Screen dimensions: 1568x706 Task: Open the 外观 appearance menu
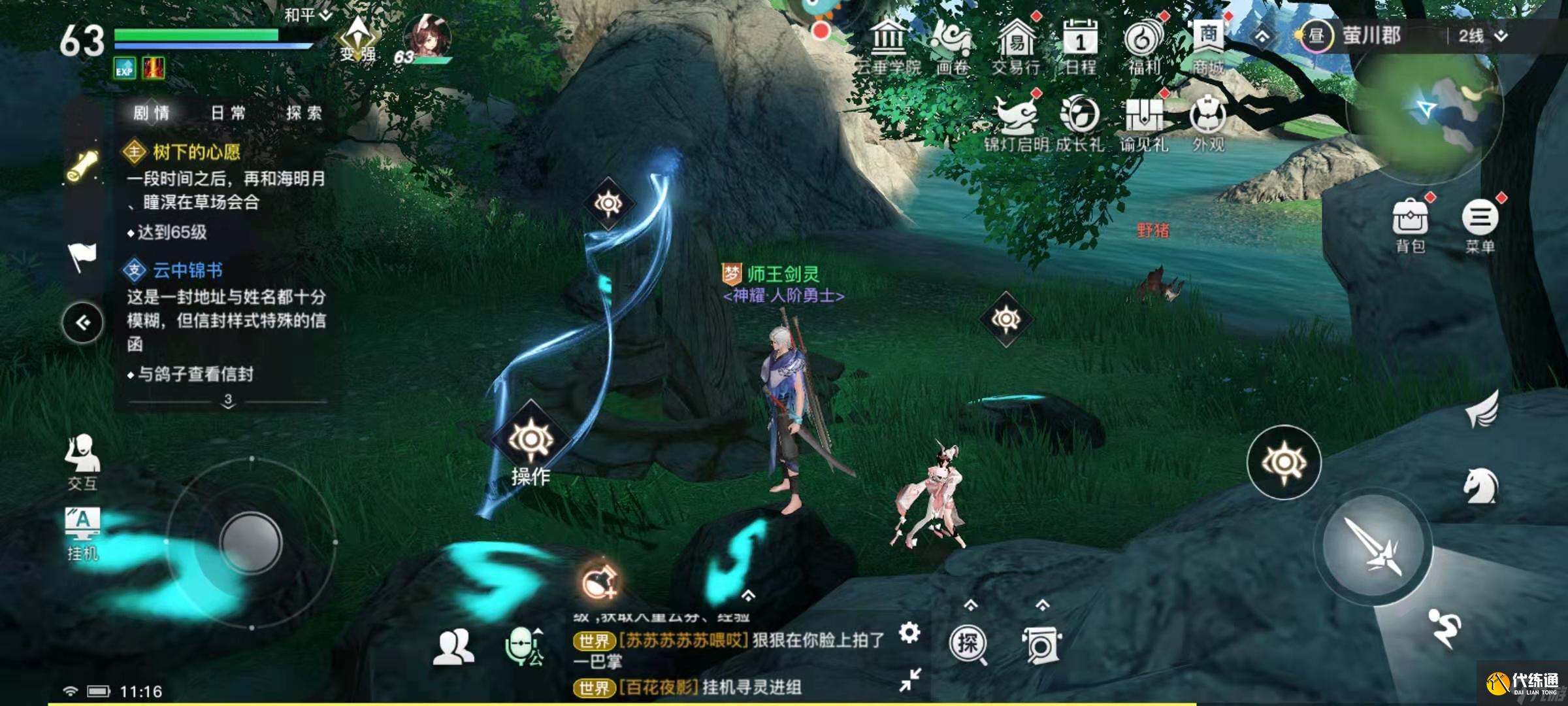tap(1208, 122)
